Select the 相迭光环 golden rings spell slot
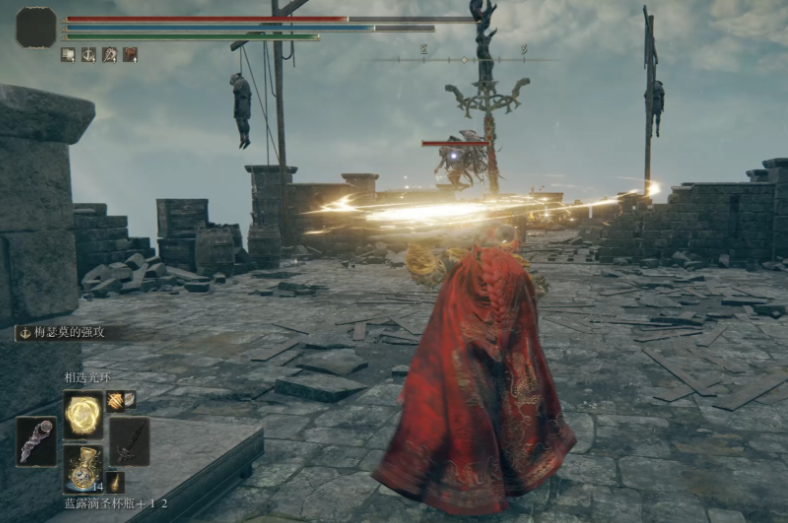 [83, 413]
